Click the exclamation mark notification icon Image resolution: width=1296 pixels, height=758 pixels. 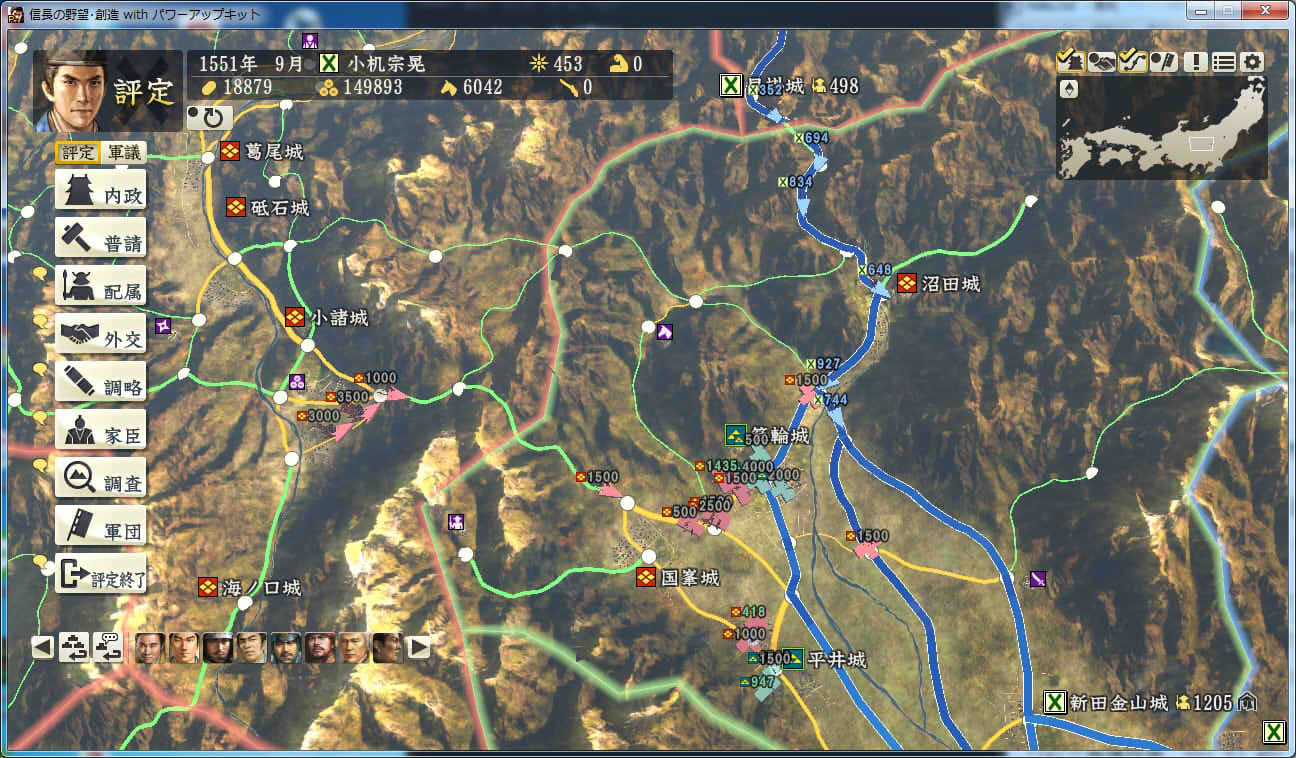(1194, 61)
